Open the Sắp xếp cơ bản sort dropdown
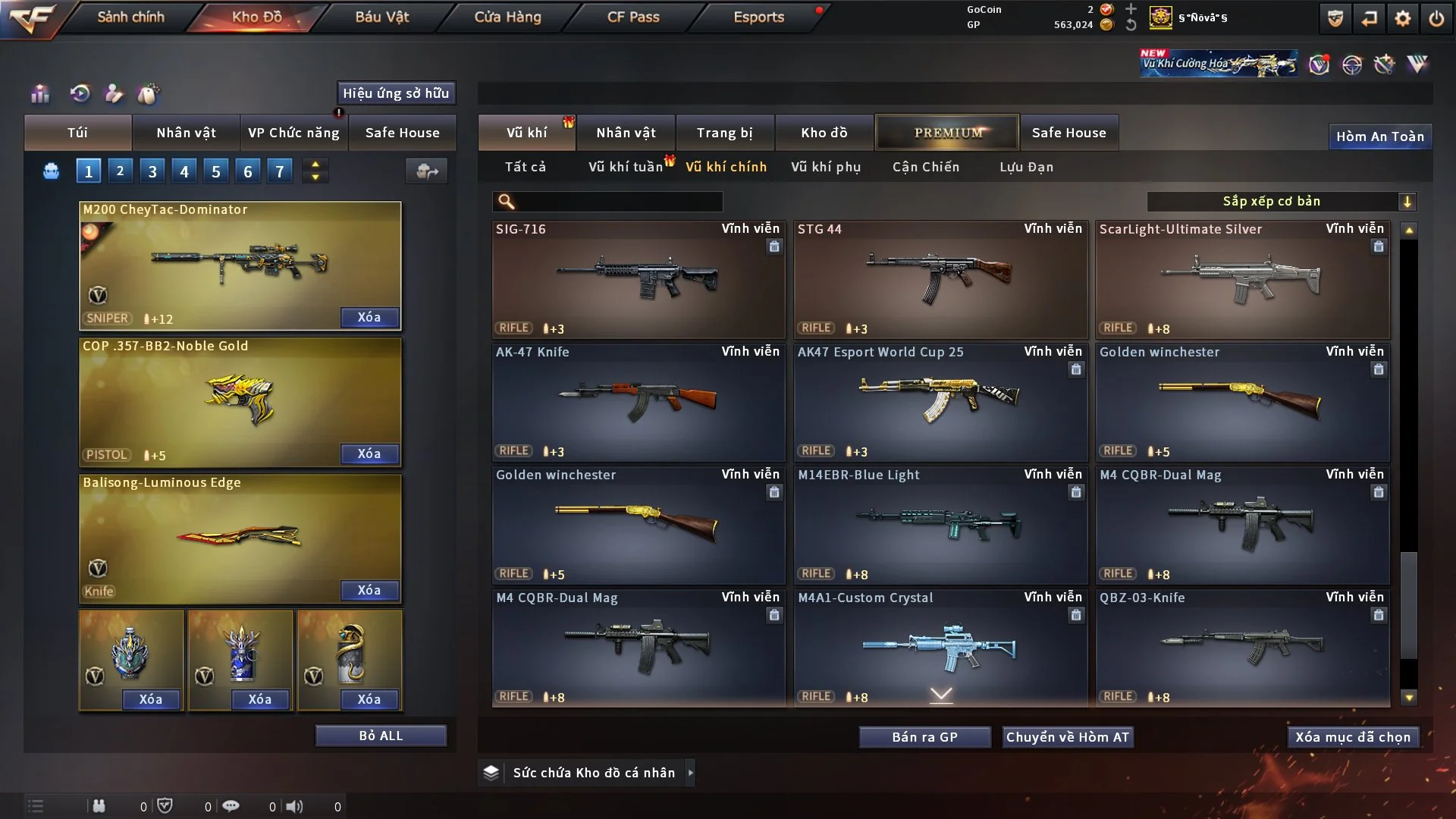1456x819 pixels. pyautogui.click(x=1281, y=202)
